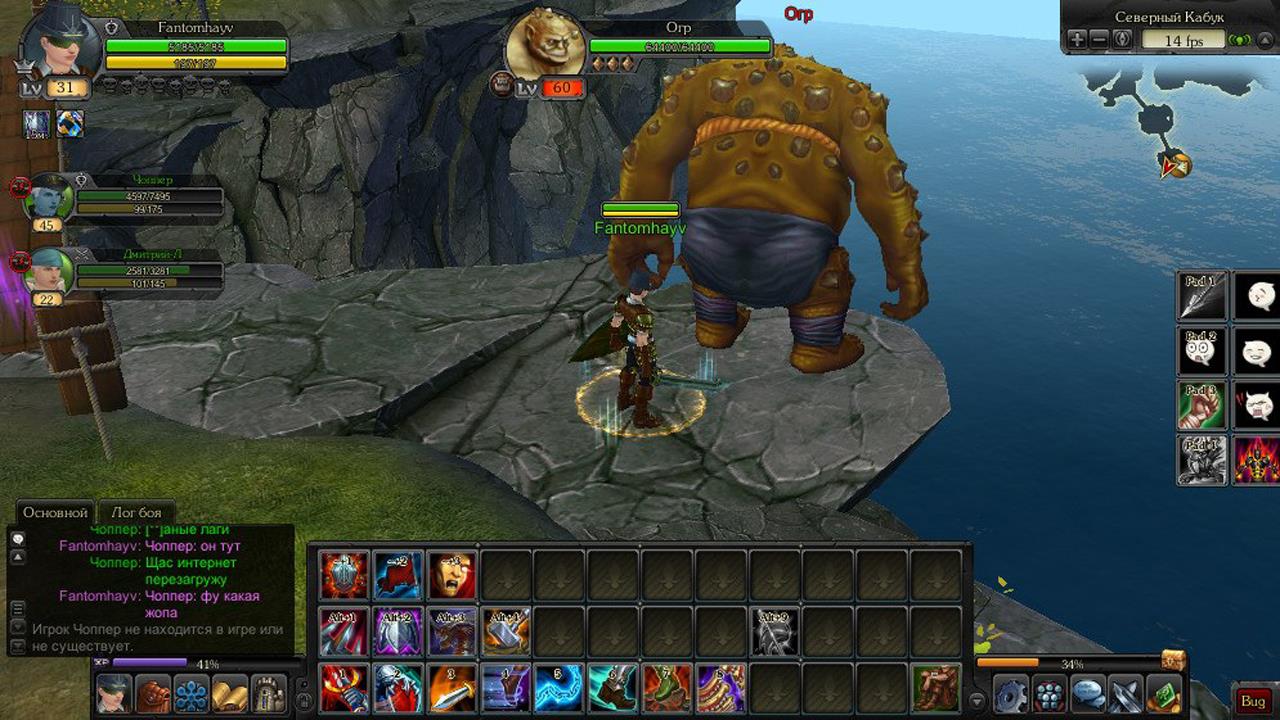Report a problem with the Bug button

click(1253, 701)
